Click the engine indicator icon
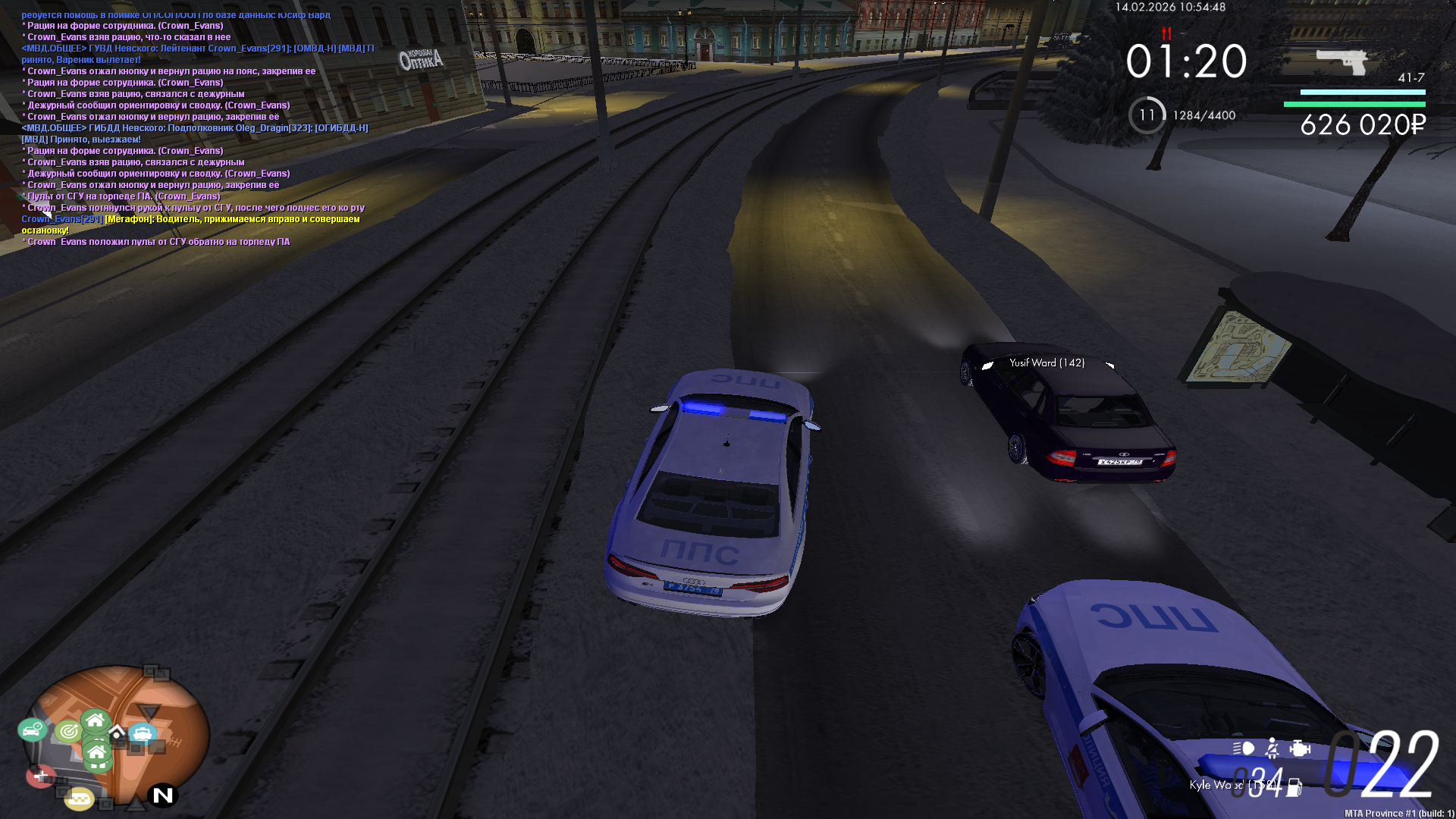 tap(1300, 749)
